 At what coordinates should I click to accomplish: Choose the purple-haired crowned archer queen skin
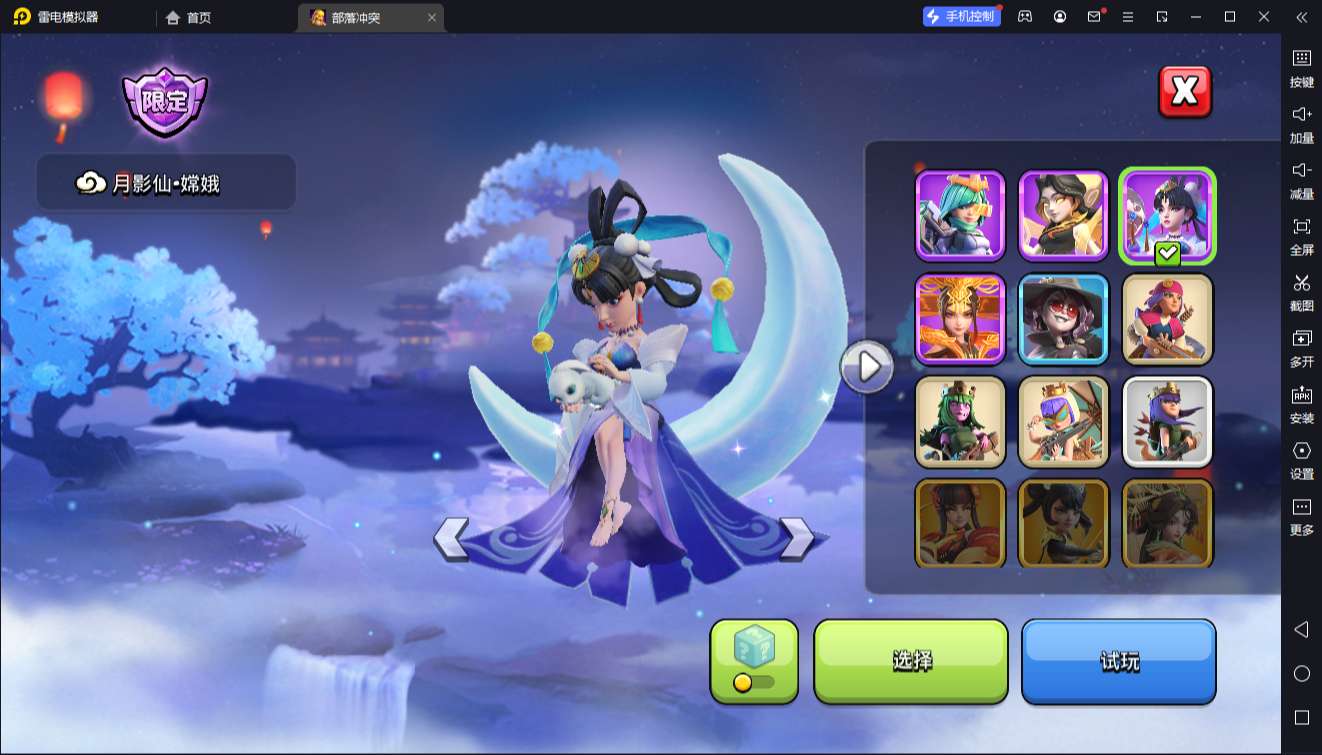[1064, 422]
